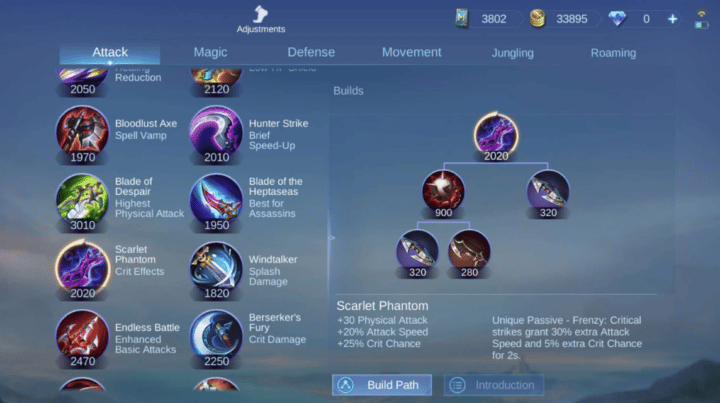Open the Adjustments section
The width and height of the screenshot is (720, 403).
(x=260, y=18)
